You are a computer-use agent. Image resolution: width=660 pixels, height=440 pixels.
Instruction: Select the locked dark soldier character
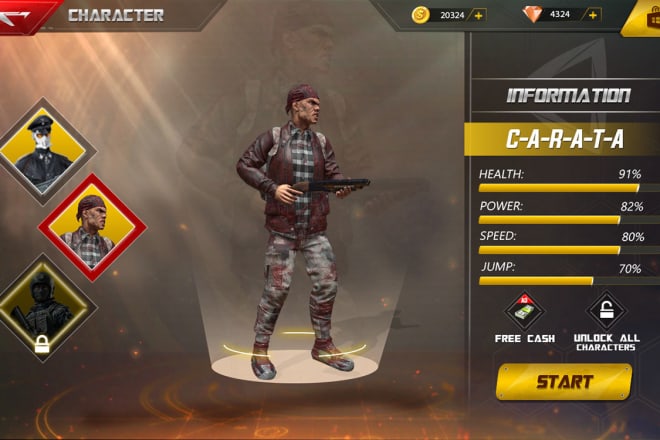click(42, 307)
